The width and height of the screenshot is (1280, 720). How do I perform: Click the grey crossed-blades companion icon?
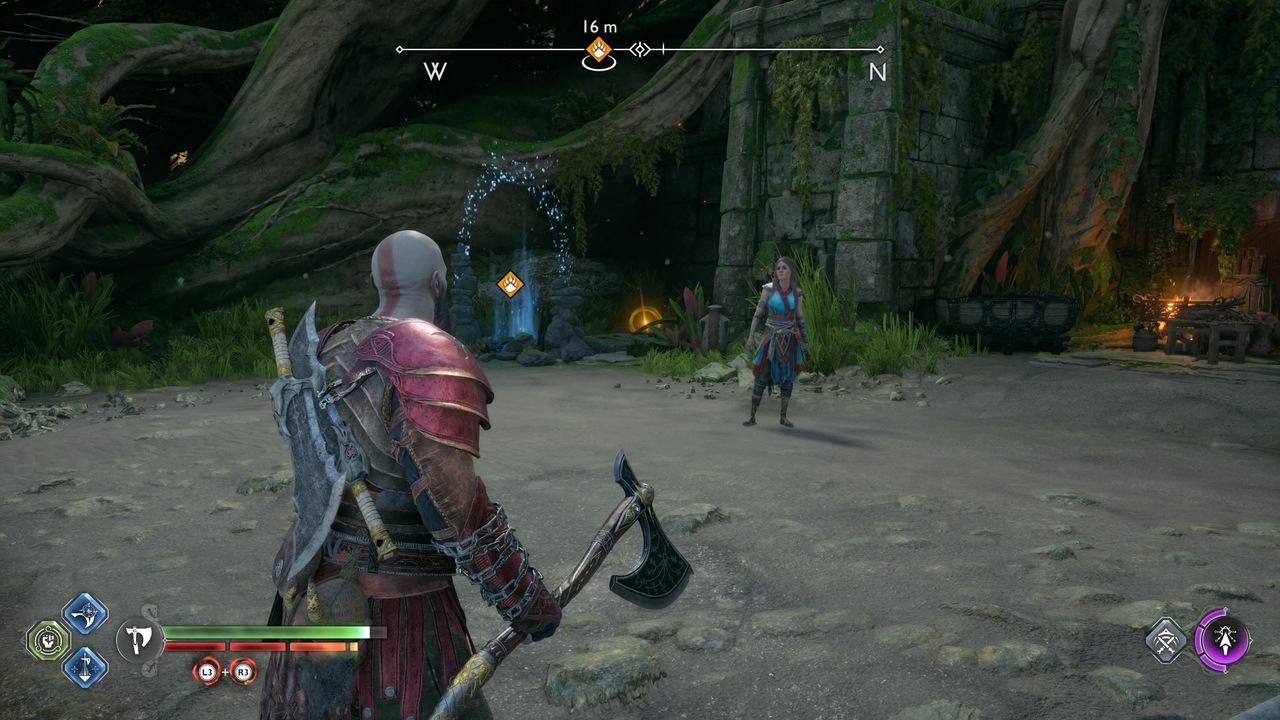tap(1166, 639)
